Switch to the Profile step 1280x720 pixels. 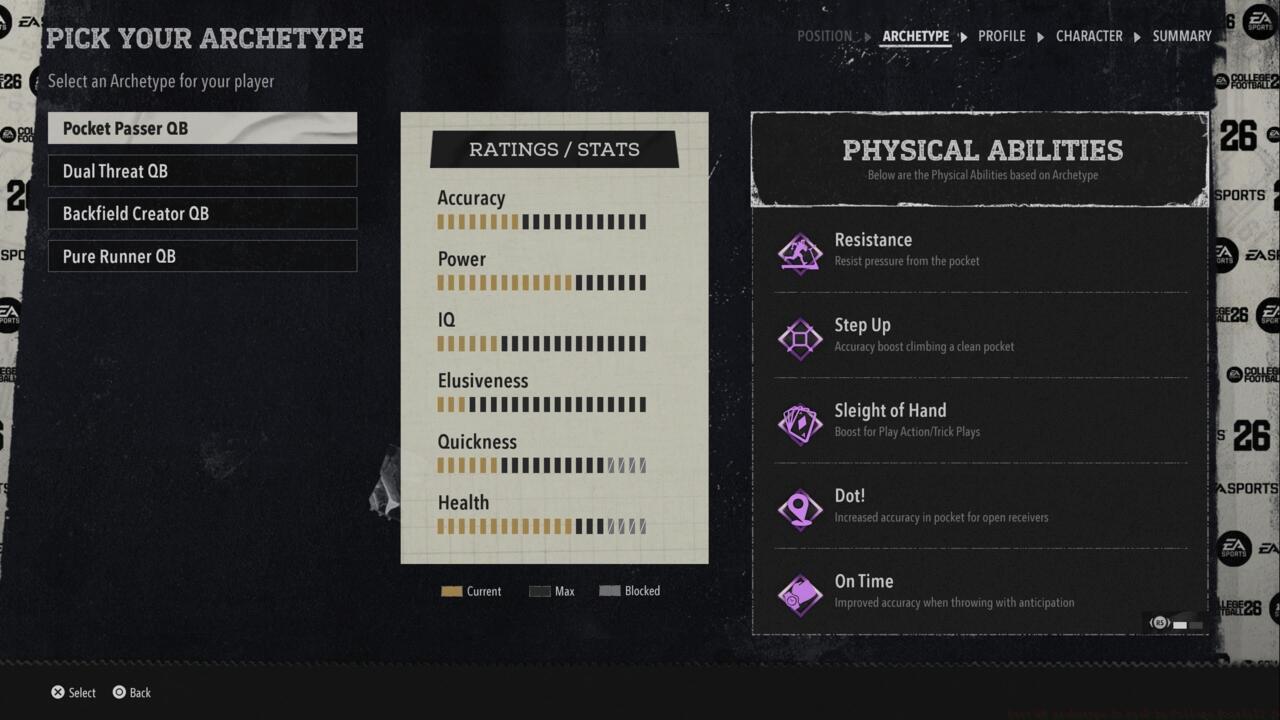(x=1001, y=36)
